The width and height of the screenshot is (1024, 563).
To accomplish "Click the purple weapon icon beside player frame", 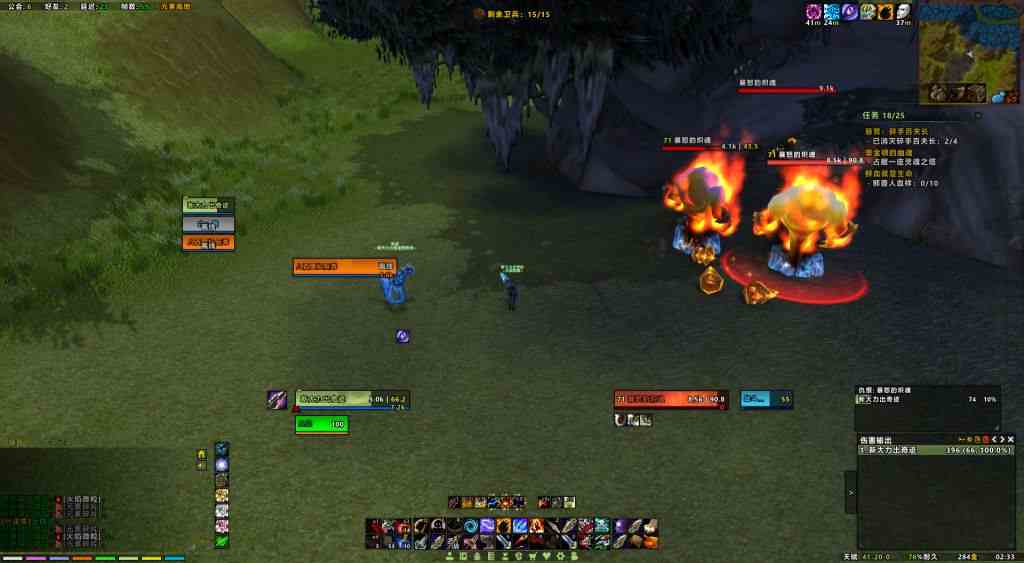I will pyautogui.click(x=277, y=399).
